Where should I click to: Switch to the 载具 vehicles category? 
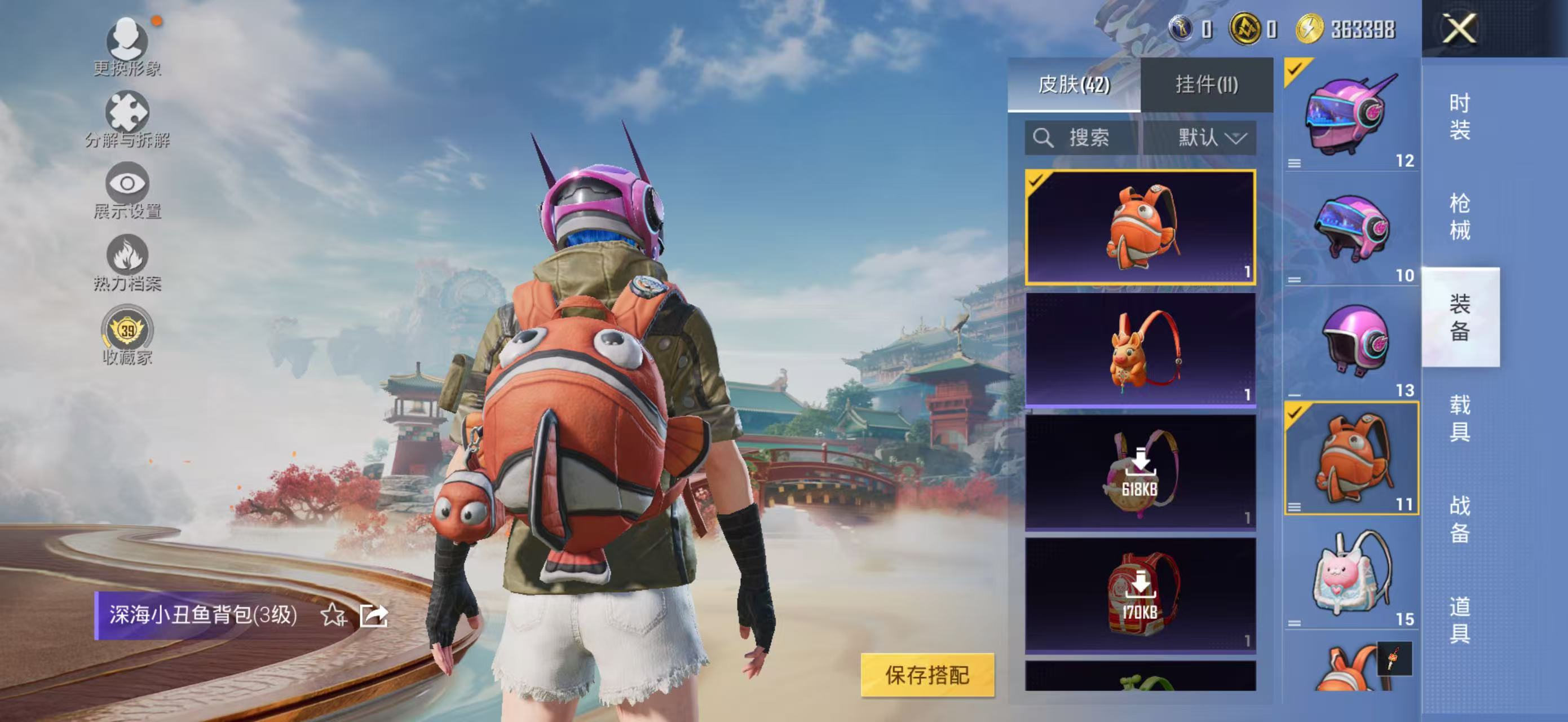click(1460, 417)
